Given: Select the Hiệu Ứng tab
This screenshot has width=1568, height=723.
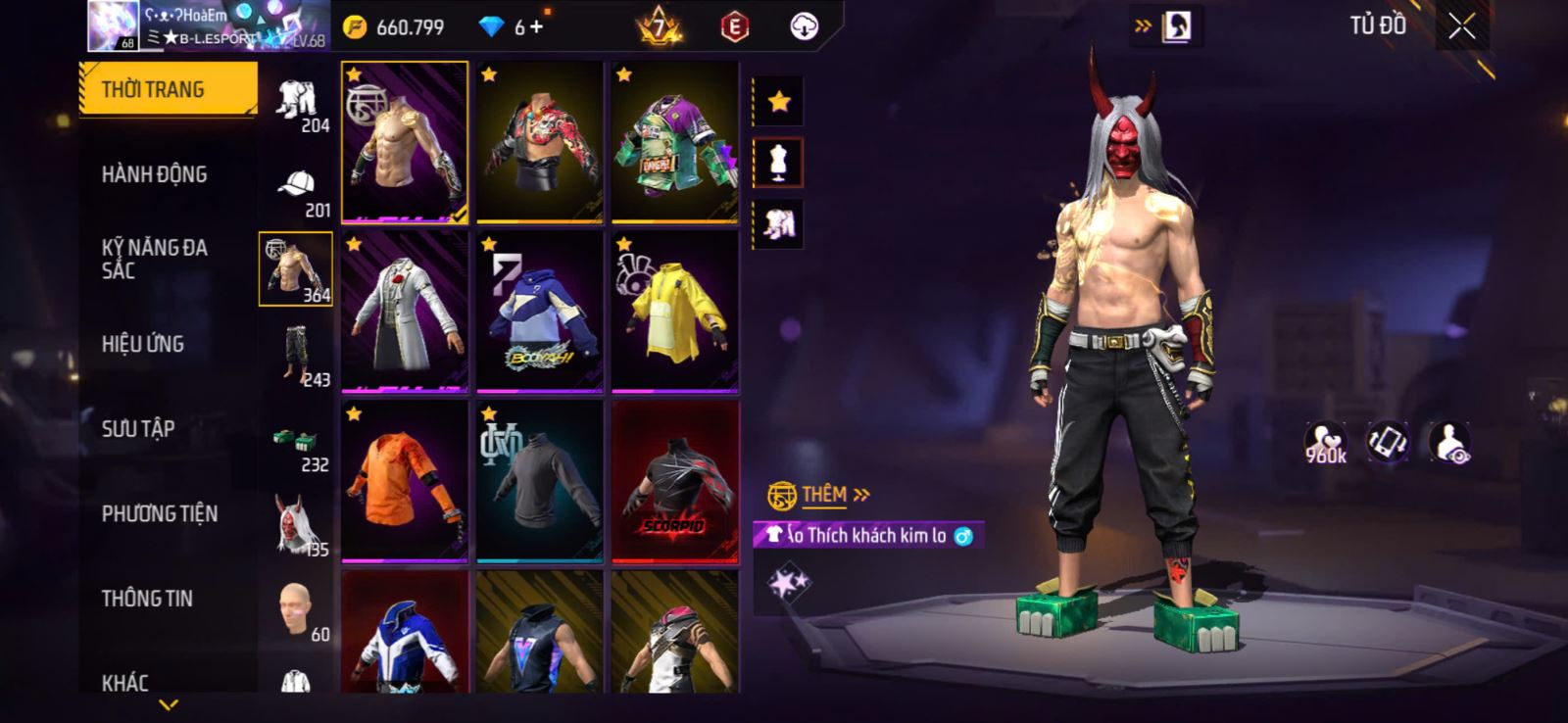Looking at the screenshot, I should [x=143, y=344].
